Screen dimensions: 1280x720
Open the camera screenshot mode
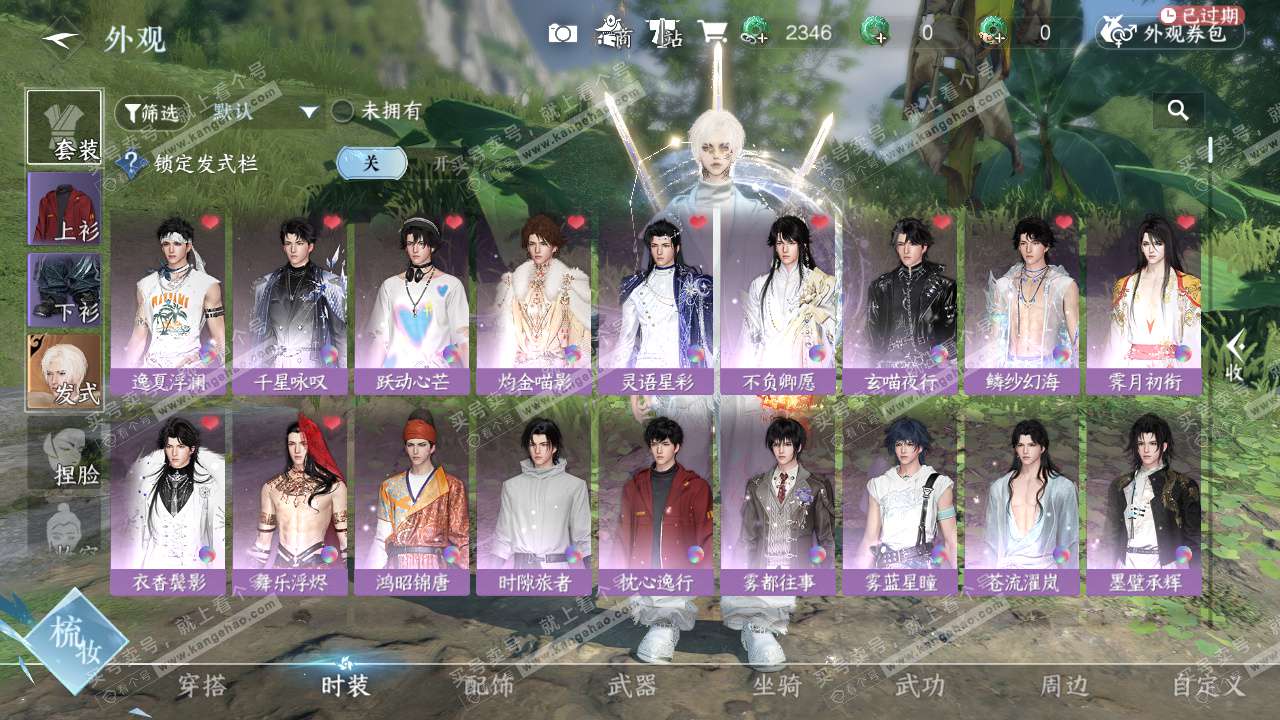[x=563, y=33]
